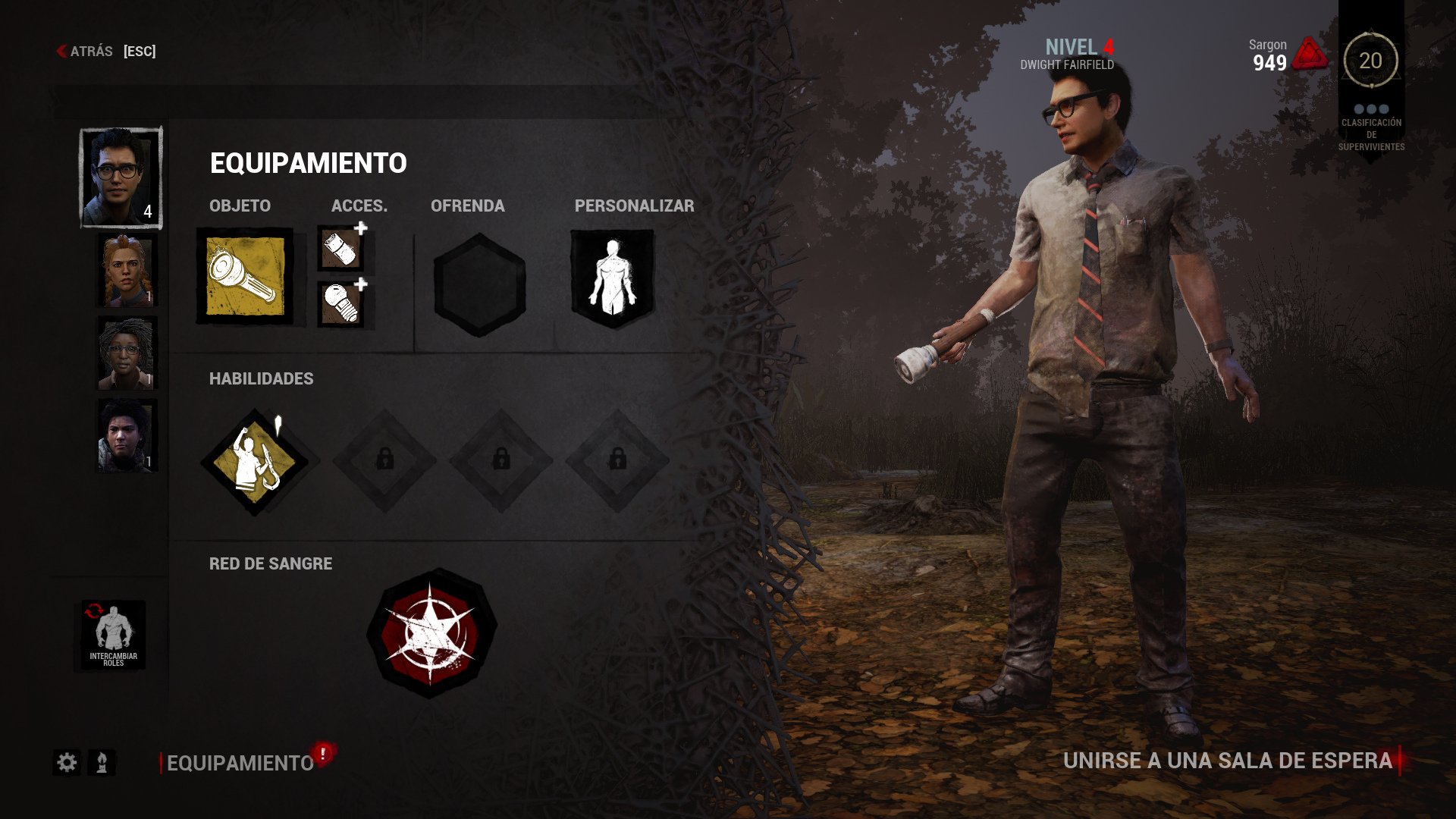This screenshot has height=819, width=1456.
Task: Click the red notification badge on Equipamiento
Action: click(322, 754)
